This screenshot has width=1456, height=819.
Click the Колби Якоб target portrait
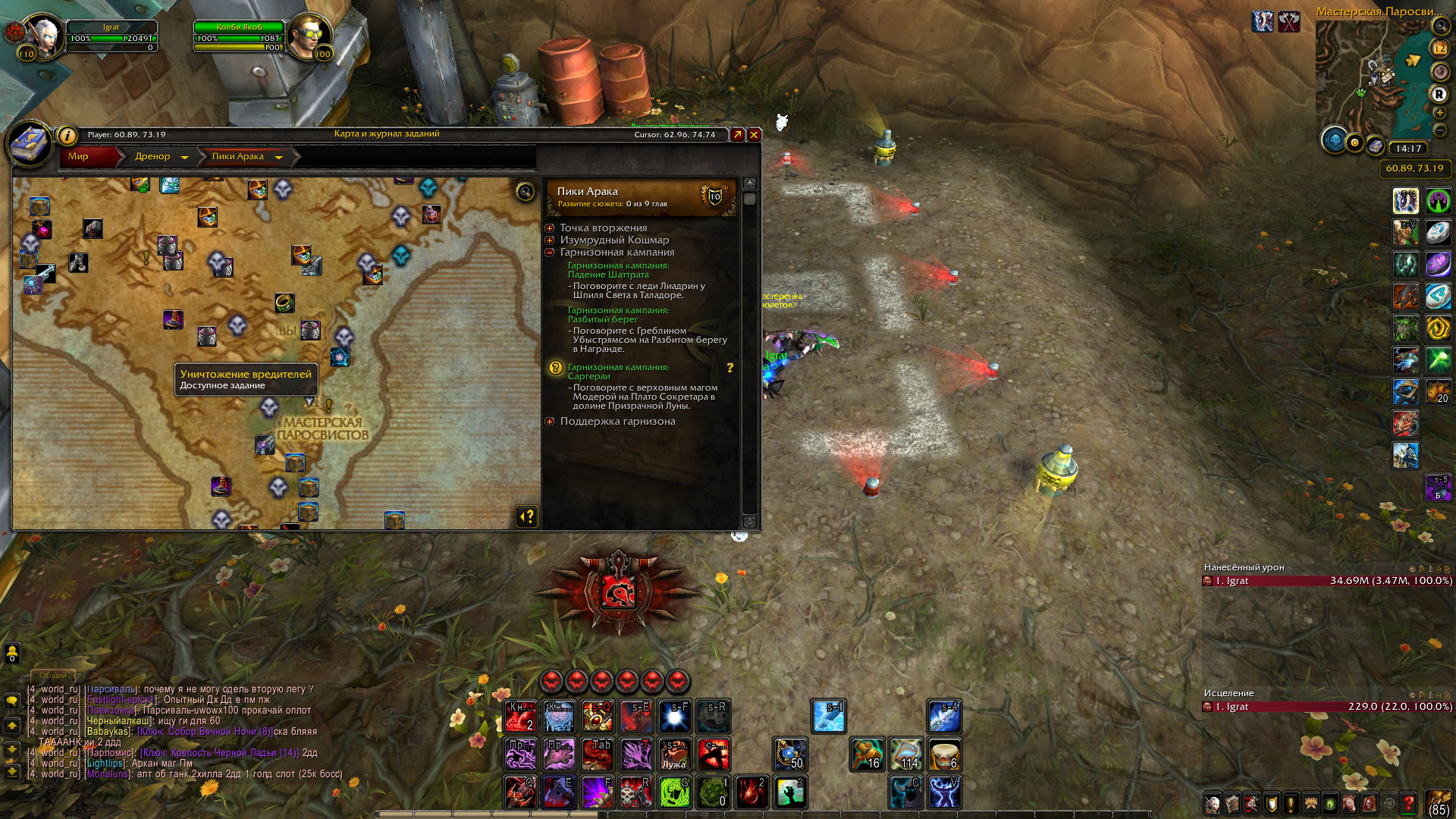[309, 36]
